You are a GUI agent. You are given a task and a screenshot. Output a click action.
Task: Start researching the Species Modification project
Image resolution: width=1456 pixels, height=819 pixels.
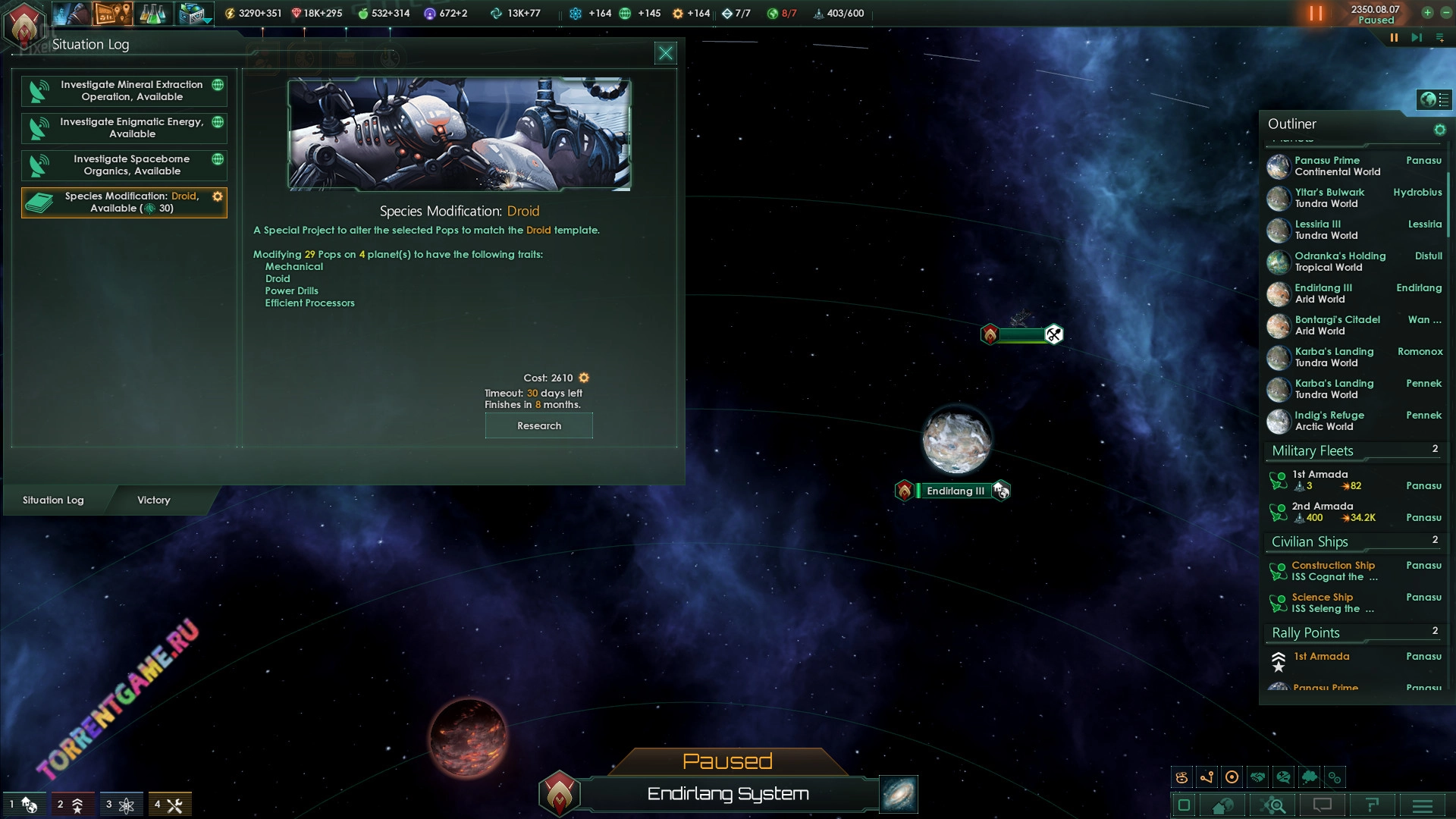[538, 426]
